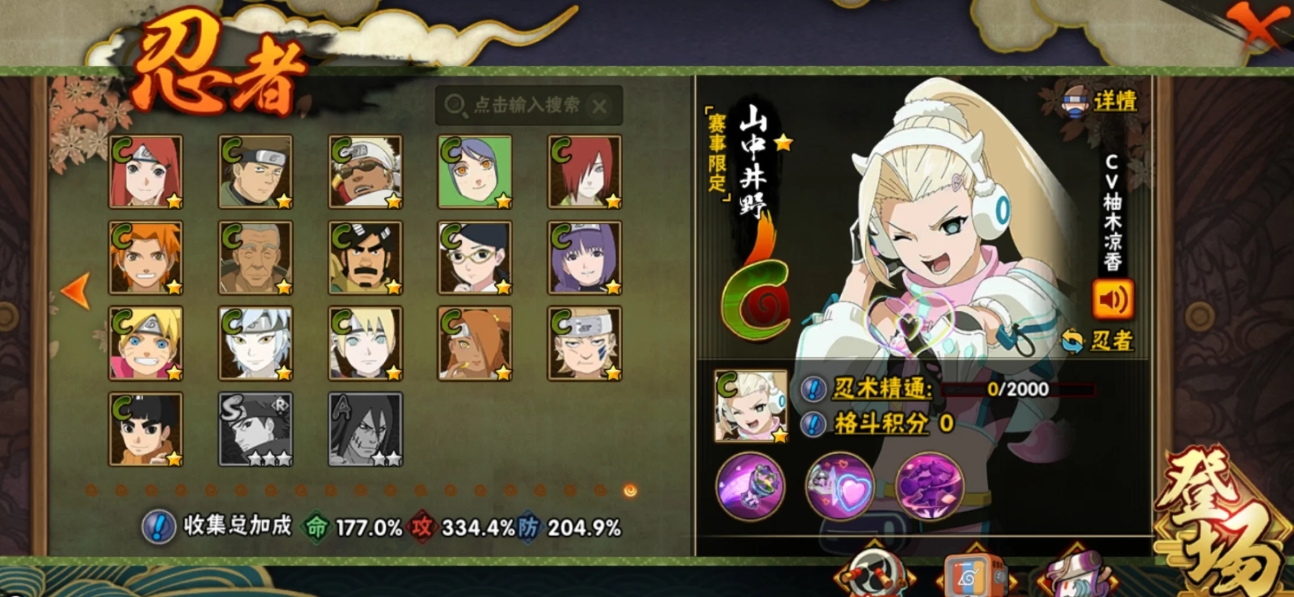
Task: Go to previous page with orange arrow
Action: pyautogui.click(x=75, y=291)
